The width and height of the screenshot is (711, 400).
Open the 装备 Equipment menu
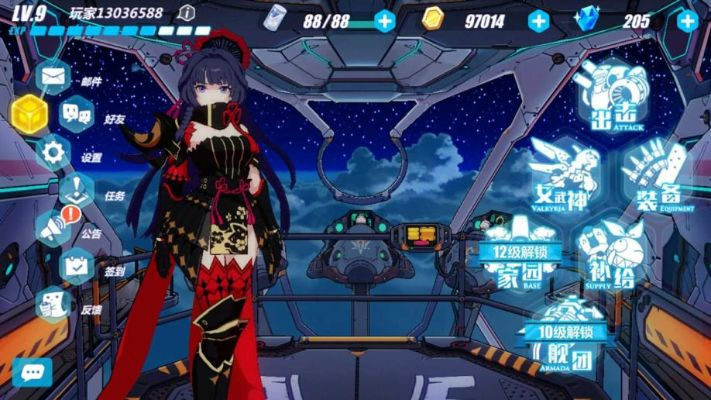657,176
